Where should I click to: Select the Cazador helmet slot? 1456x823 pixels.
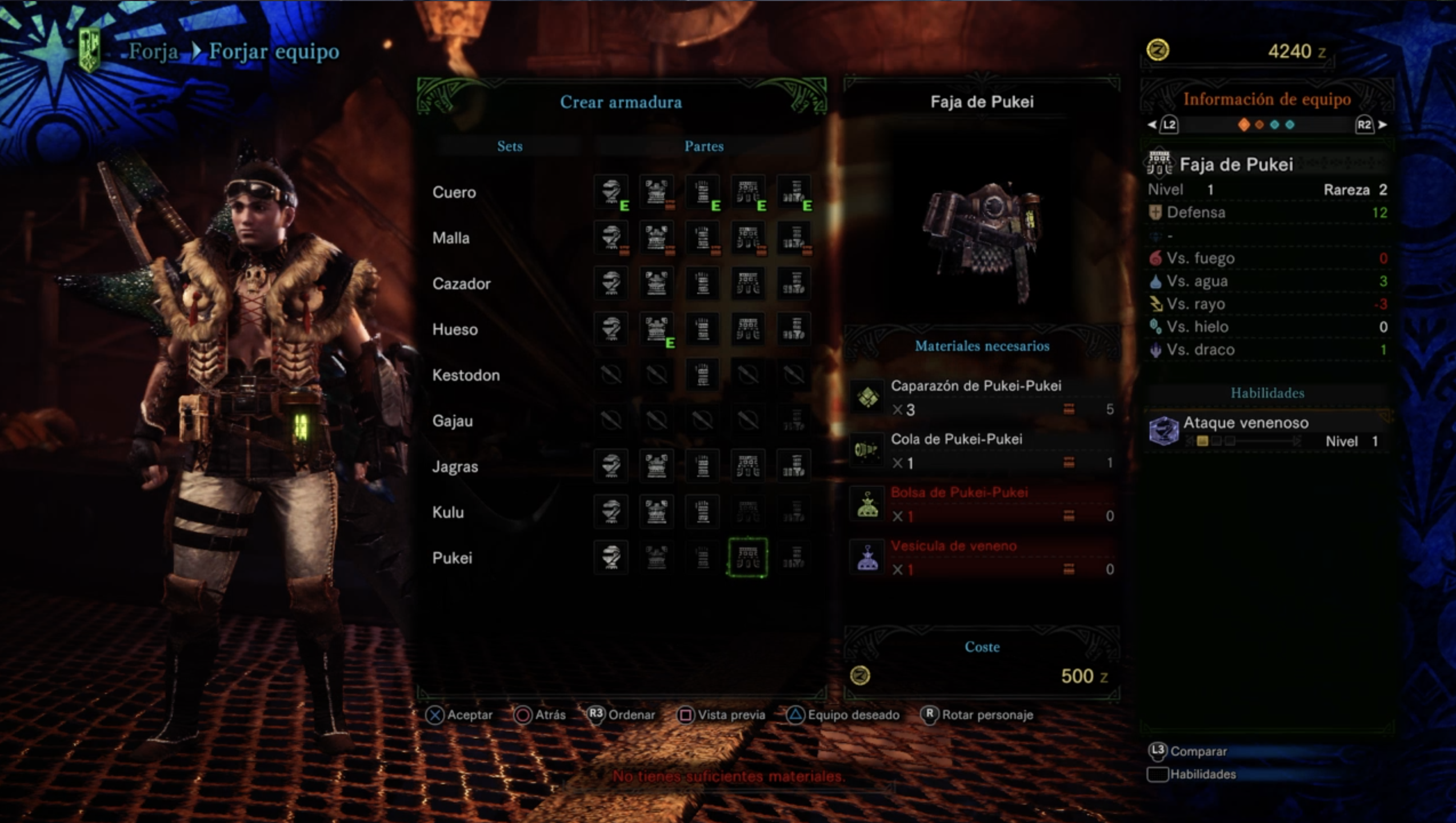coord(611,283)
